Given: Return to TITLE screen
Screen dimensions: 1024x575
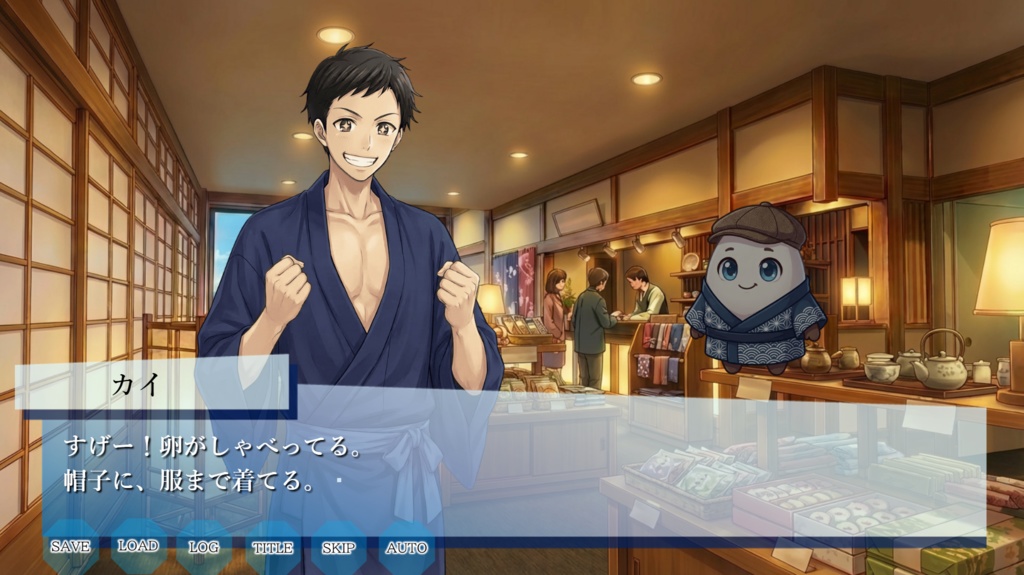Looking at the screenshot, I should (x=272, y=547).
